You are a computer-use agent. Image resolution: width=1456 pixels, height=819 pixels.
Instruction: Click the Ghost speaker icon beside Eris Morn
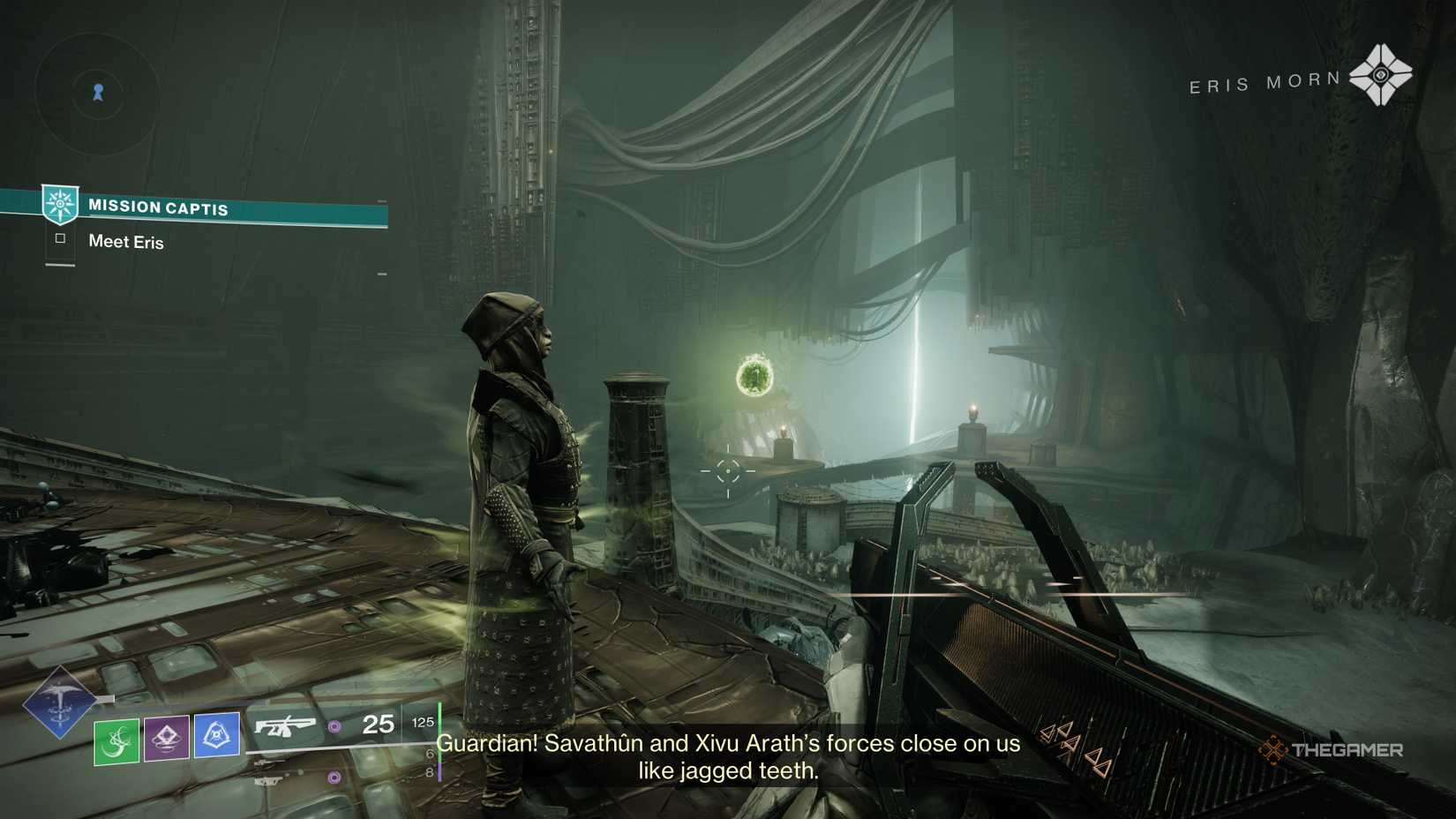tap(1380, 75)
